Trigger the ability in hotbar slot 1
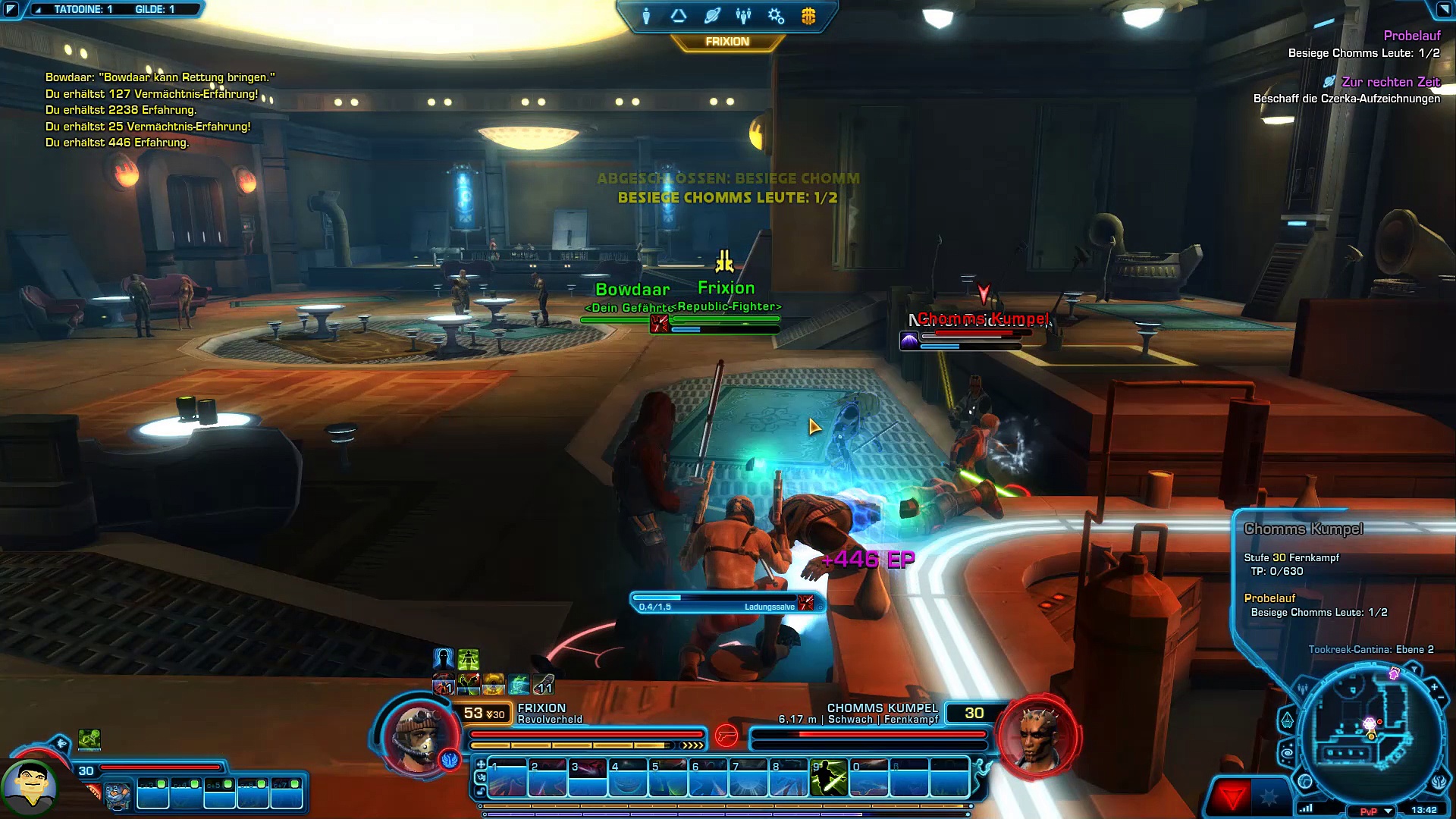 (507, 779)
